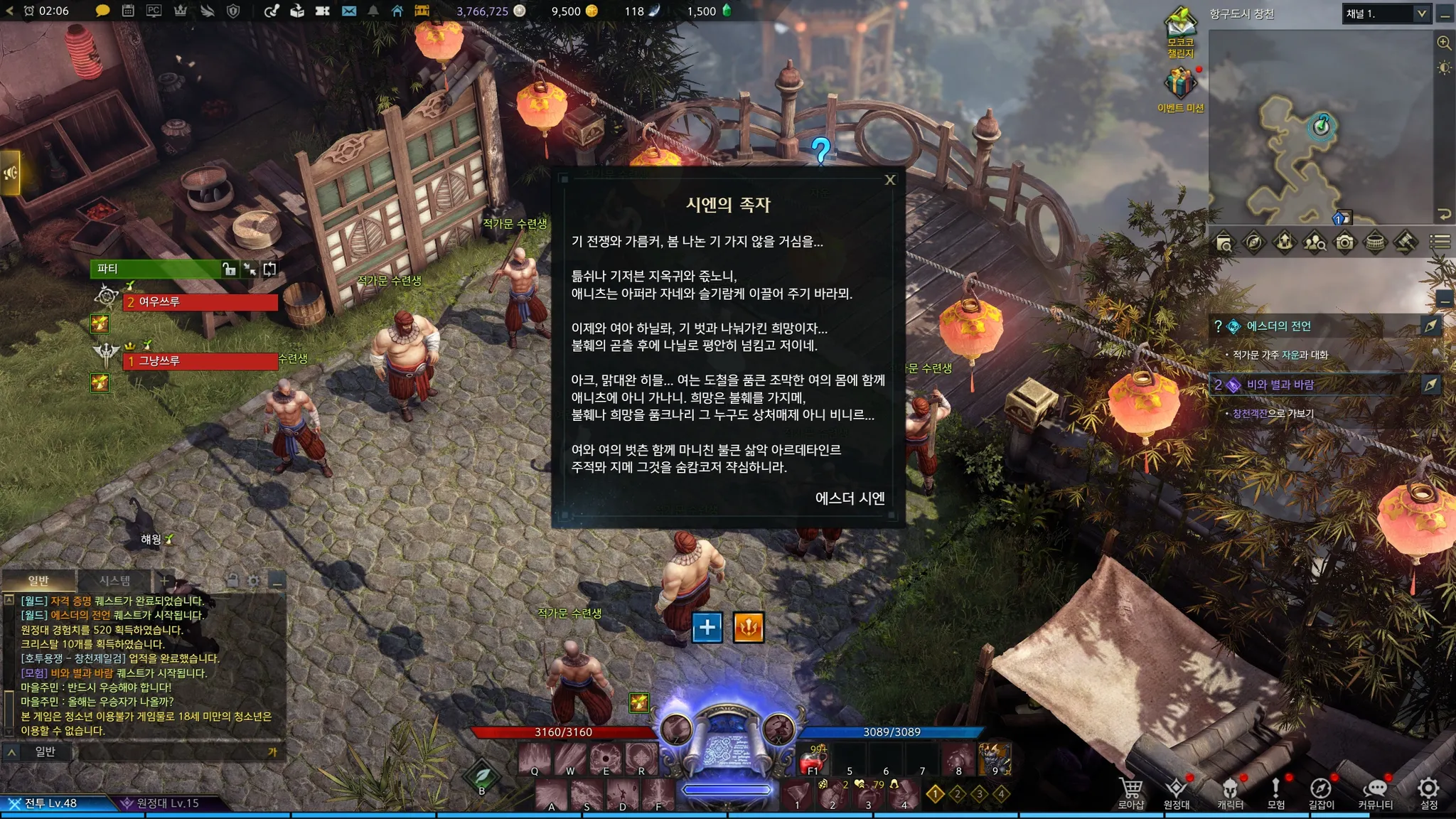Open the 캐릭터 character menu
Viewport: 1456px width, 819px height.
1230,792
